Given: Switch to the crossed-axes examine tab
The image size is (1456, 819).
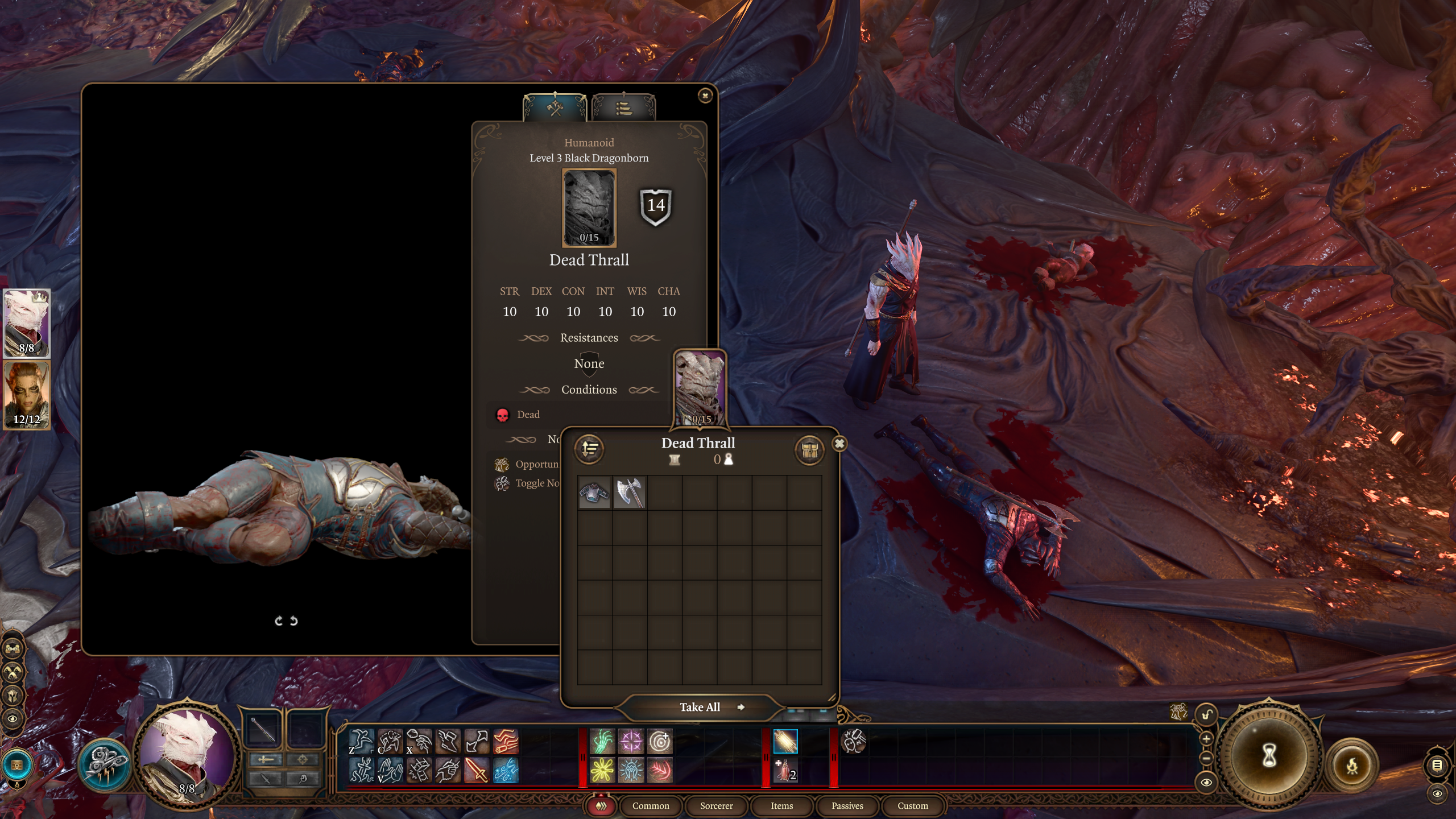Looking at the screenshot, I should point(555,107).
